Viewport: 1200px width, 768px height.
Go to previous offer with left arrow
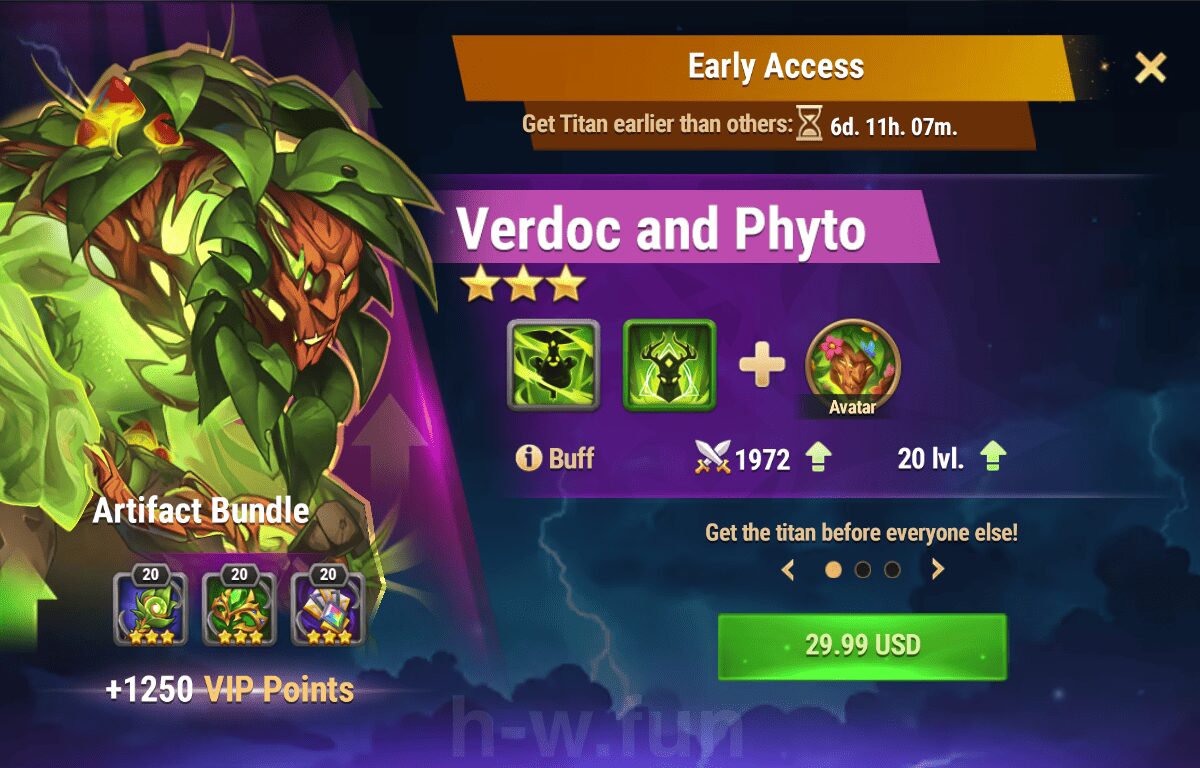788,570
